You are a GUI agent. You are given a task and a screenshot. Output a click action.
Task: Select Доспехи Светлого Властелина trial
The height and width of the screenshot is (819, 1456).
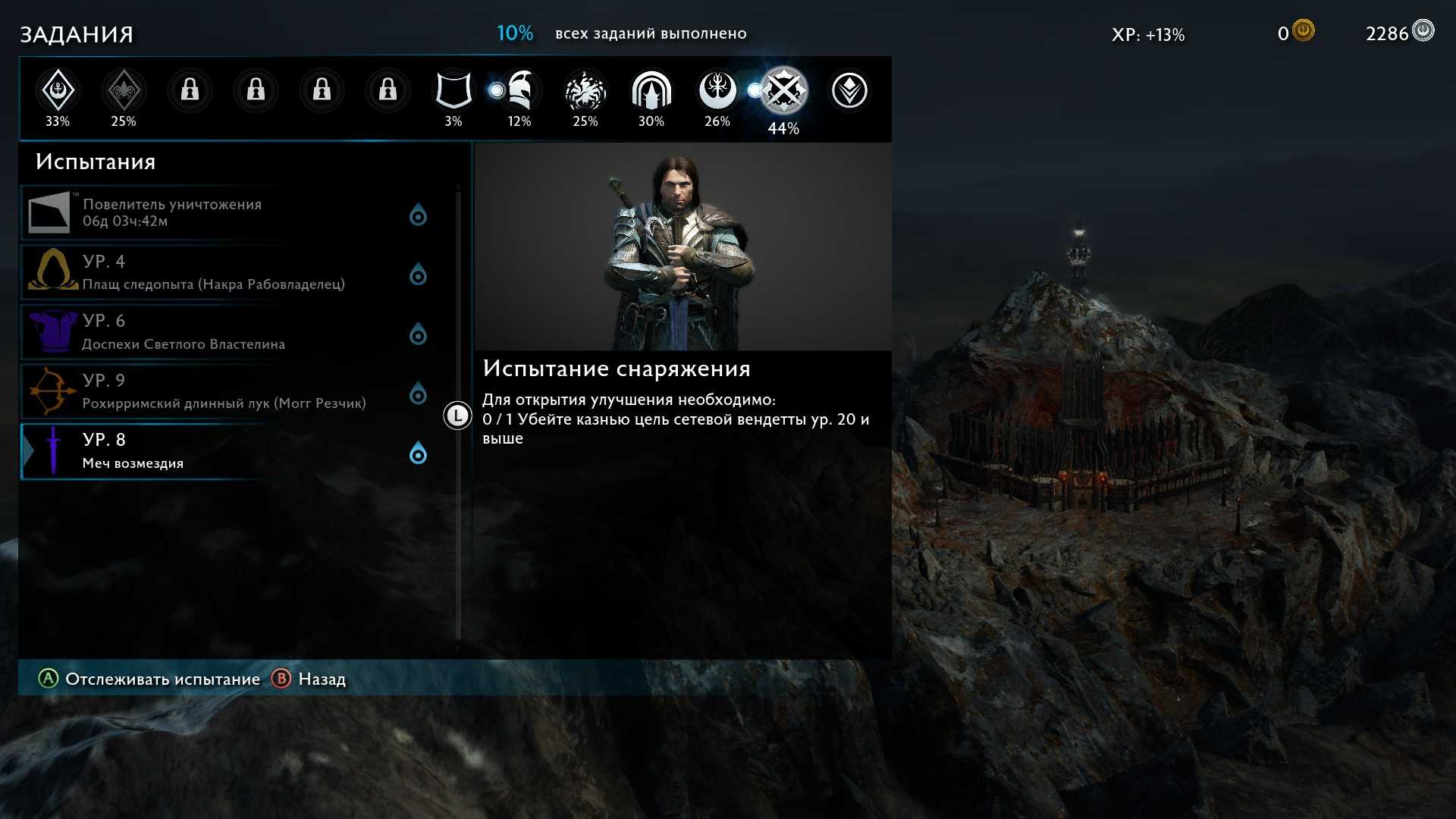pyautogui.click(x=227, y=332)
